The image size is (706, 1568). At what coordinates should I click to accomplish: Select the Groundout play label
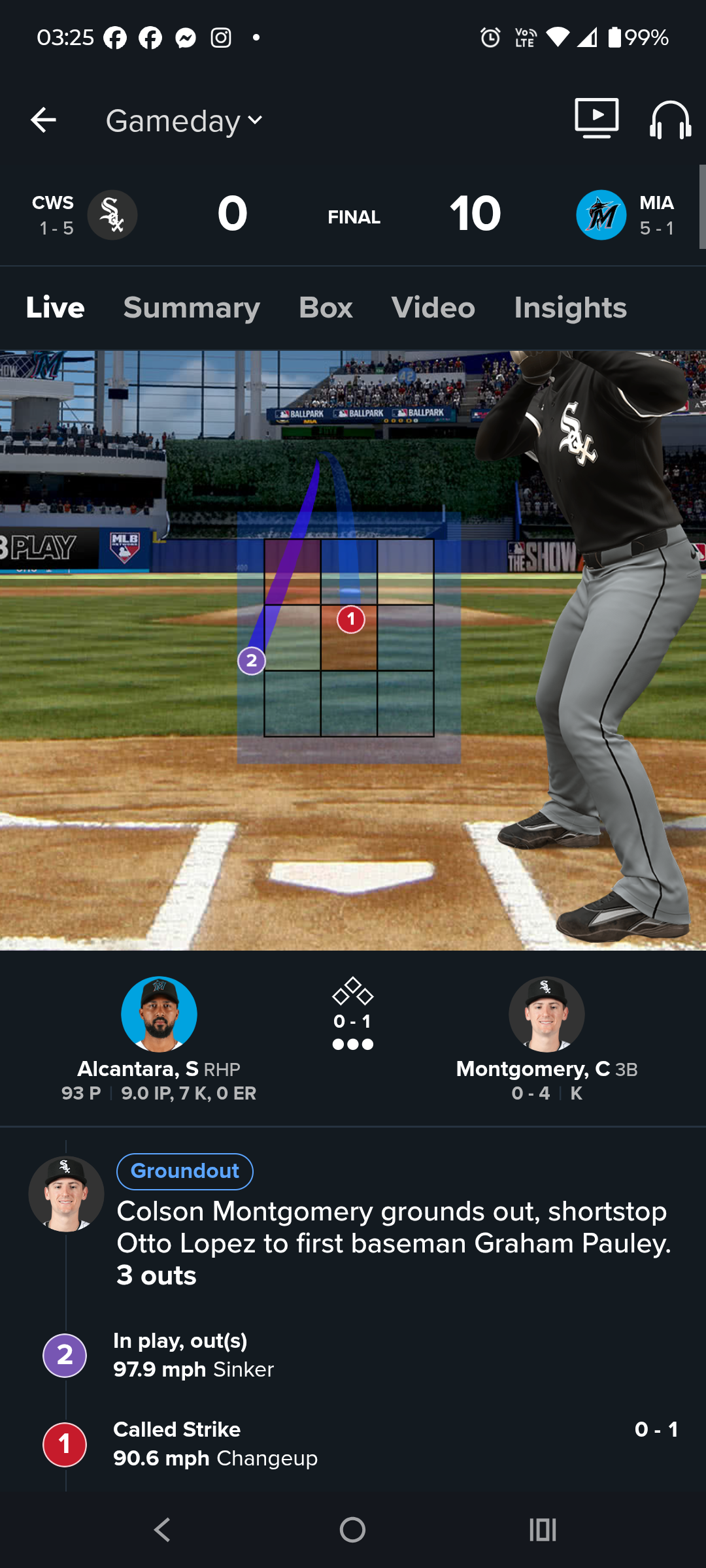click(x=185, y=1171)
